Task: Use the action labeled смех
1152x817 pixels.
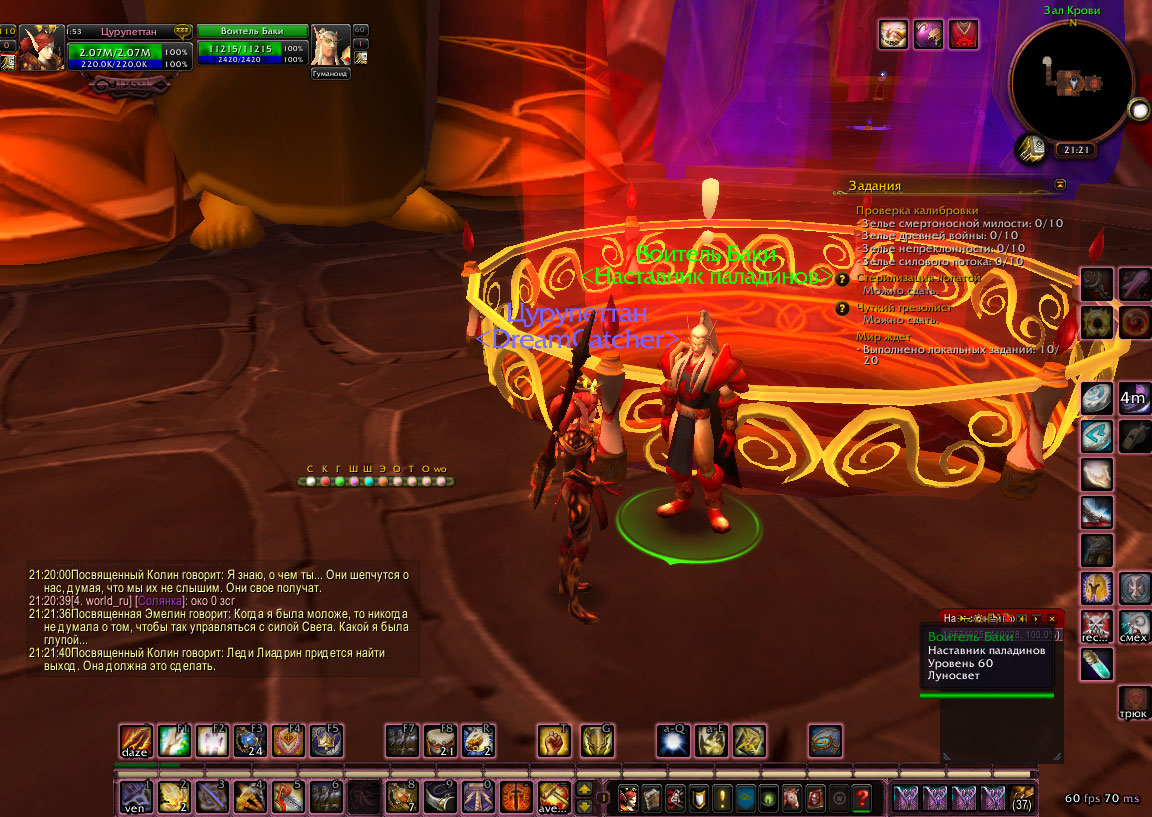Action: tap(1133, 624)
